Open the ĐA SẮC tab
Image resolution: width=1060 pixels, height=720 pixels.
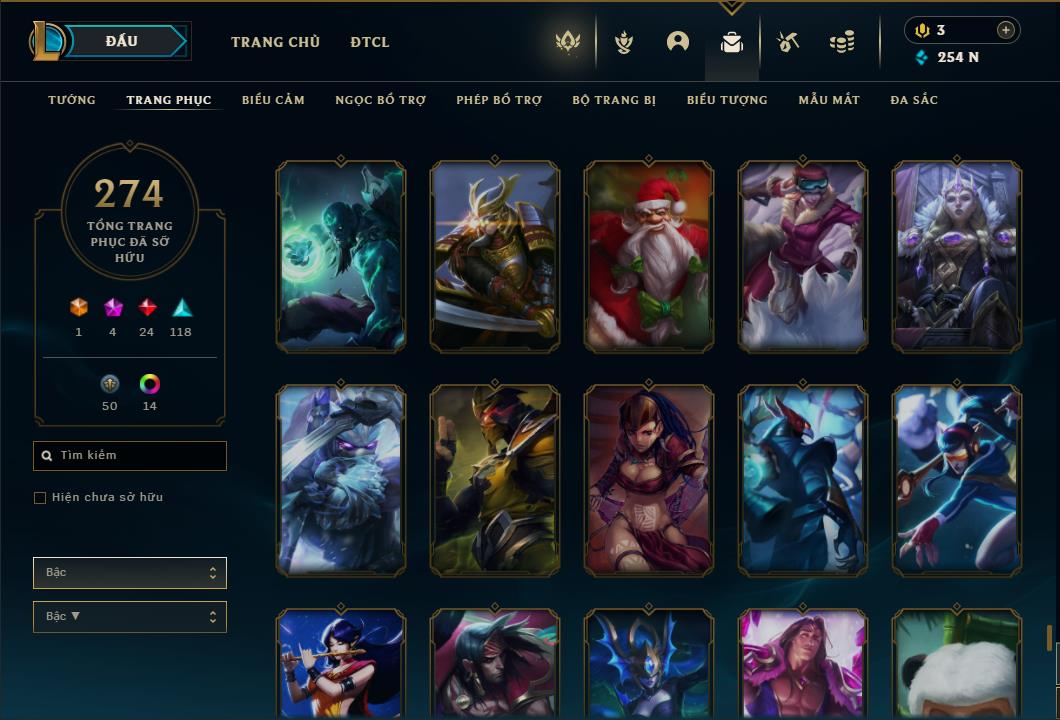tap(914, 100)
